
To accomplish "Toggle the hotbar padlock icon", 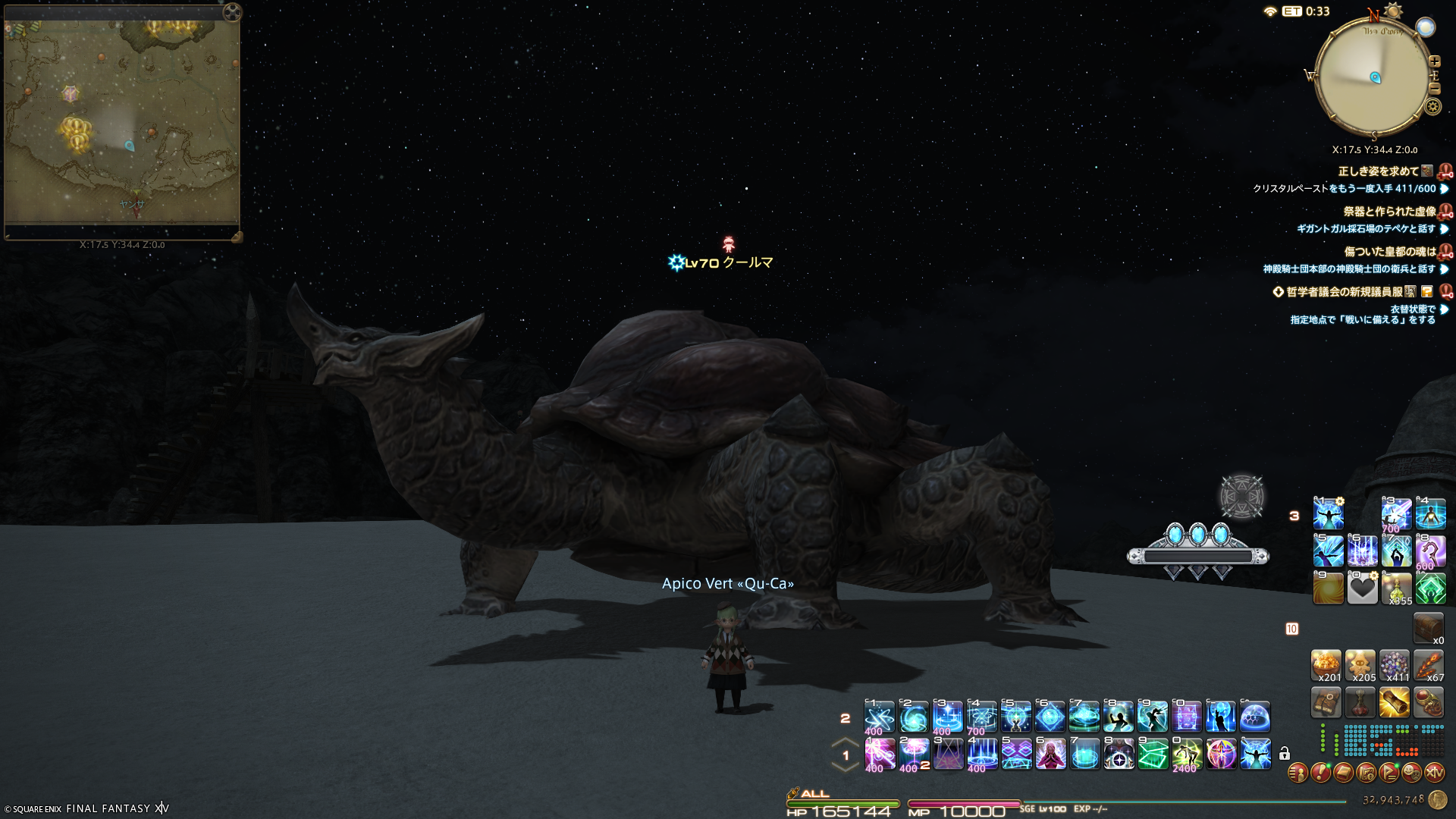I will (1284, 754).
